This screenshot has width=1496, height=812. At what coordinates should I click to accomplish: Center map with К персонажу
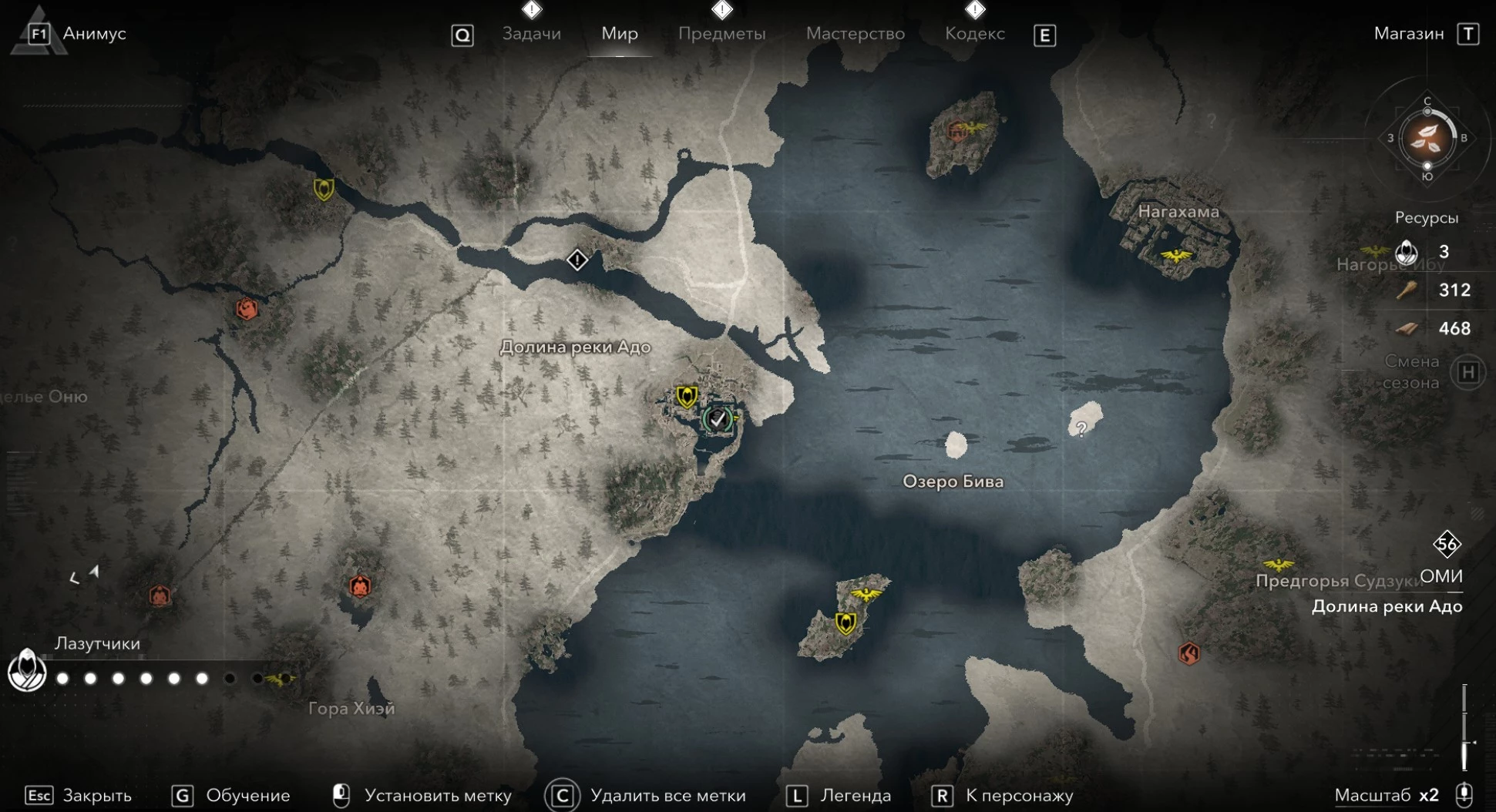tap(1019, 795)
